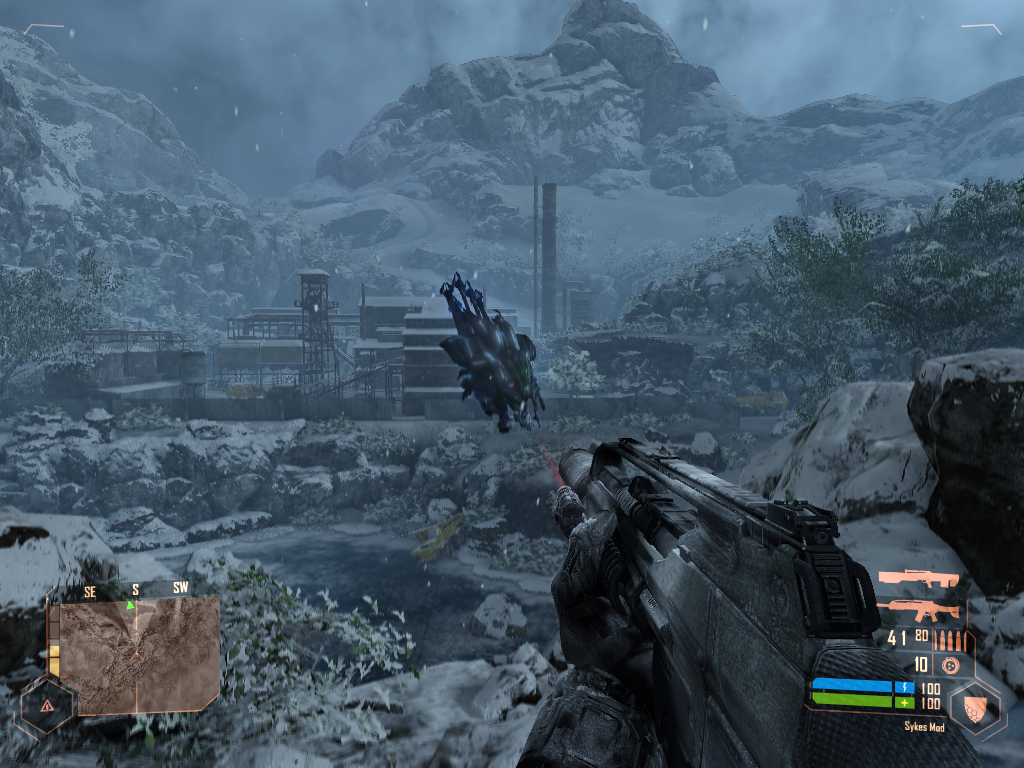This screenshot has width=1024, height=768.
Task: Switch to the assault rifle weapon icon
Action: (x=917, y=610)
